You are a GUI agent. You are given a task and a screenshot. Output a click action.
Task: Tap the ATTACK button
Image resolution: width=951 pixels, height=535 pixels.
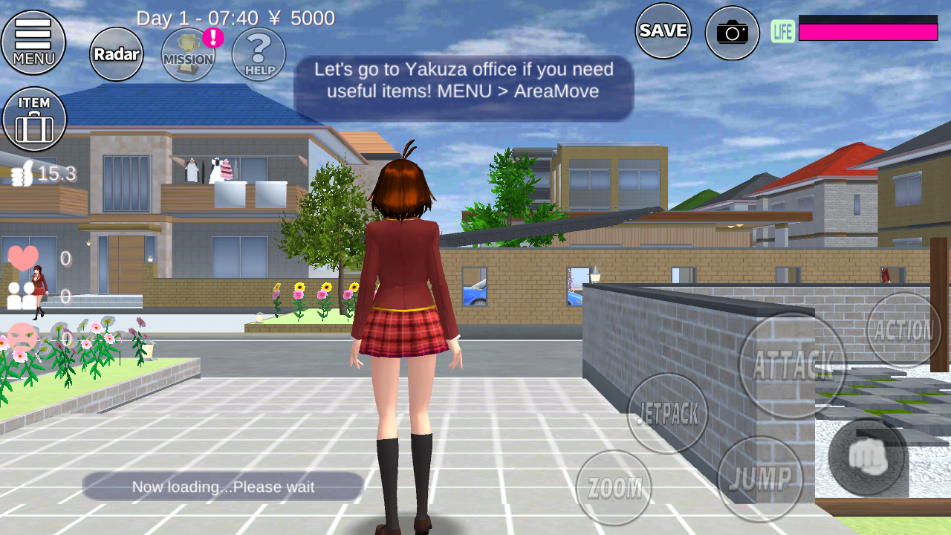point(792,366)
